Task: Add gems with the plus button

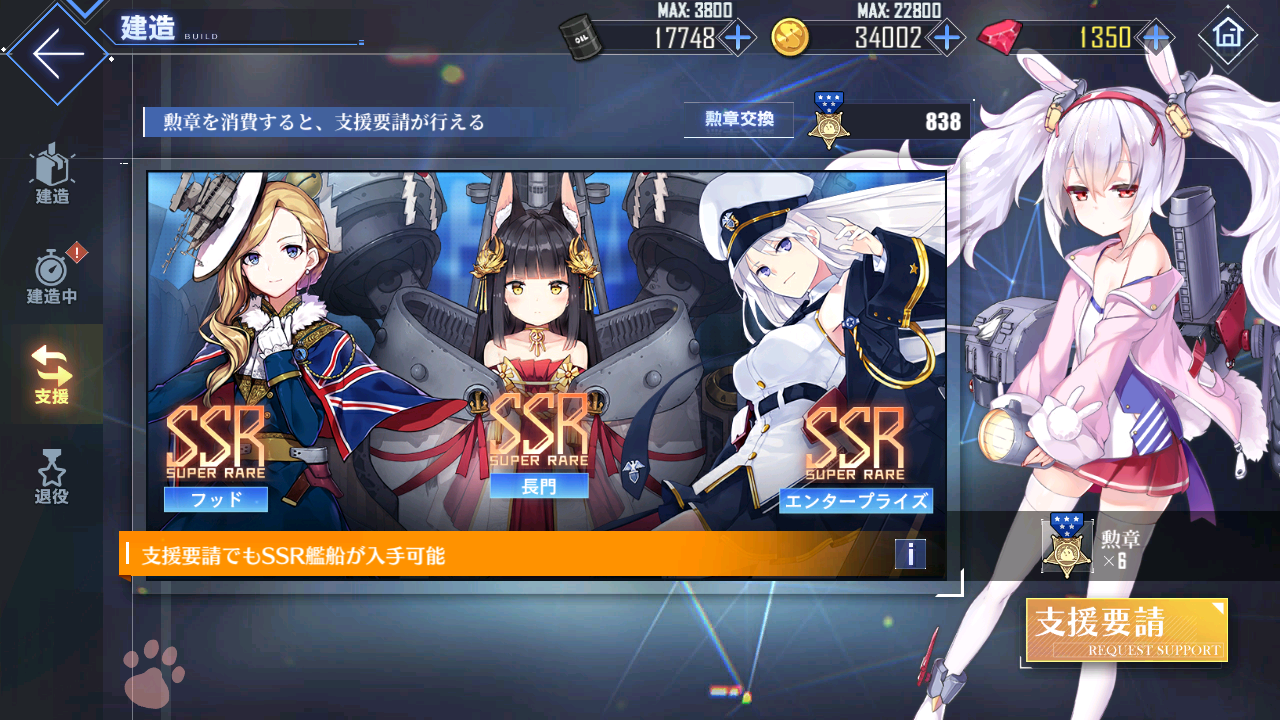Action: (x=1155, y=37)
